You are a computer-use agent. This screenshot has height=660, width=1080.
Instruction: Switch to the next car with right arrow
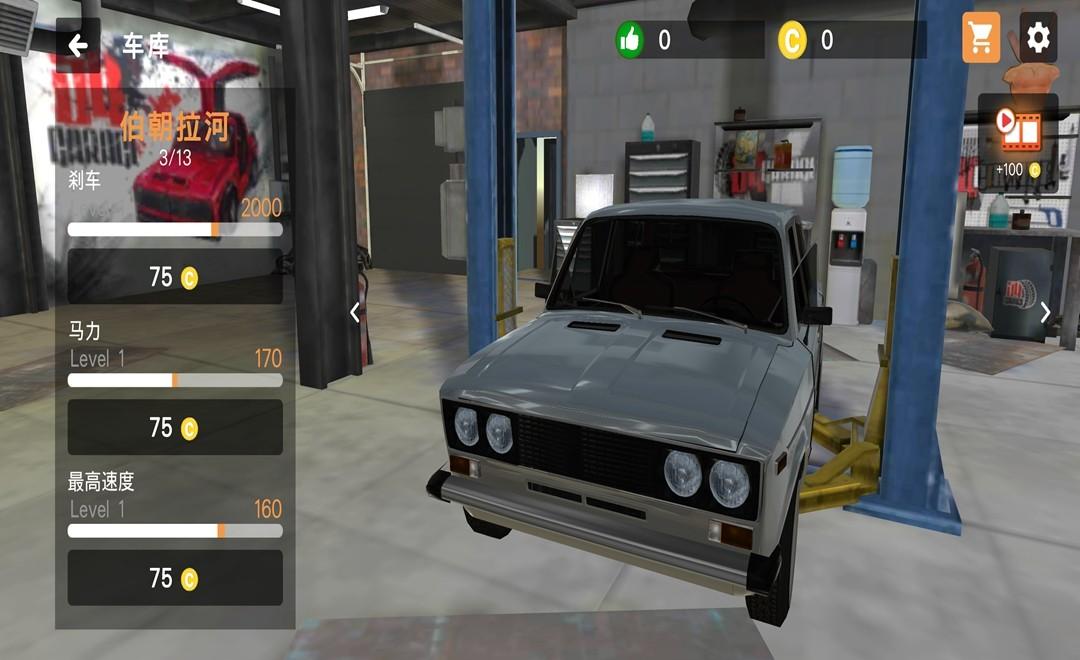[1046, 312]
